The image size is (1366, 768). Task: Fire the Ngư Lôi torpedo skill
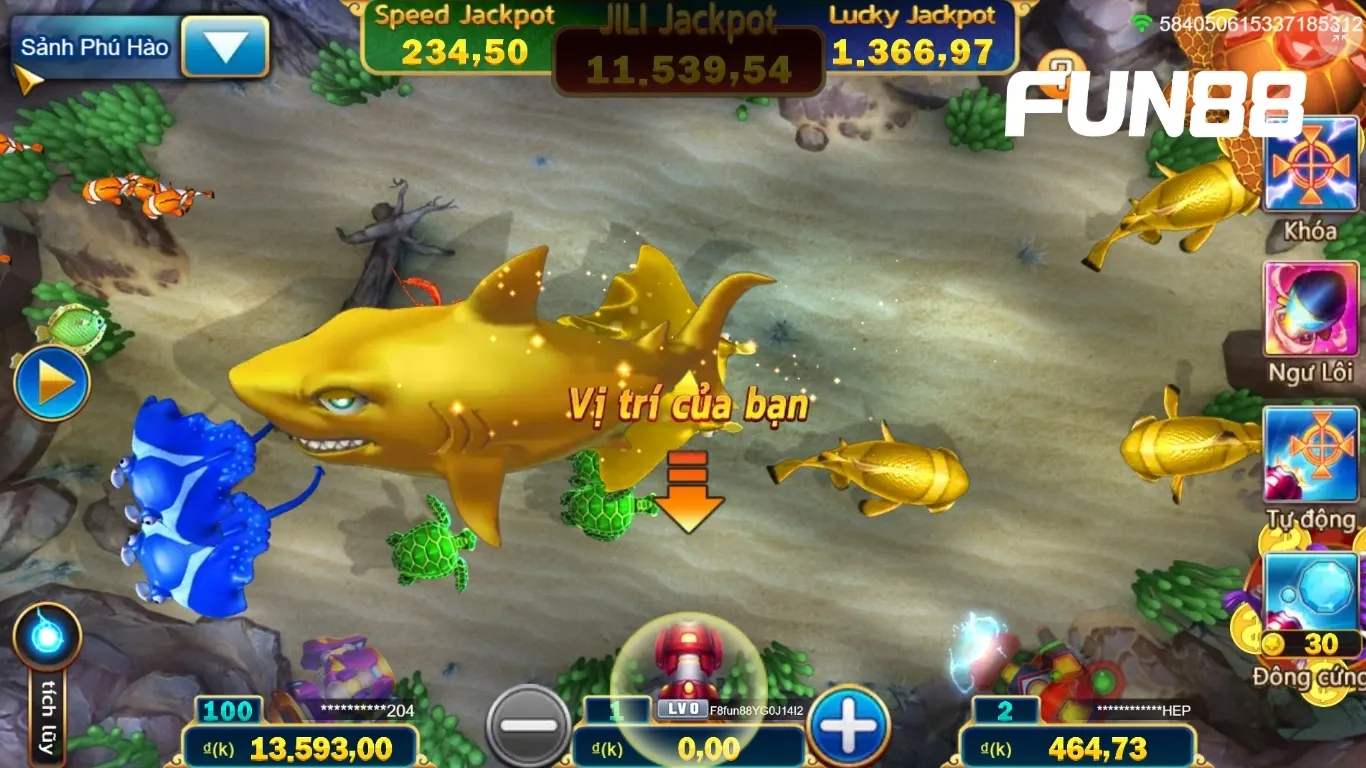[1310, 310]
